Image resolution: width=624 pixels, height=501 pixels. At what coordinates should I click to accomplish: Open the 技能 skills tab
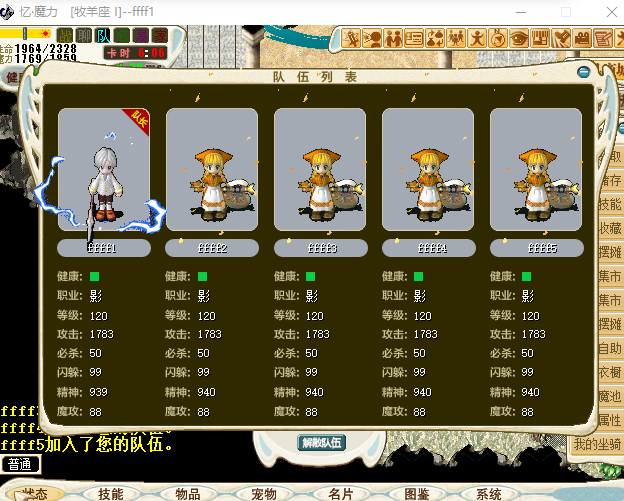point(111,493)
